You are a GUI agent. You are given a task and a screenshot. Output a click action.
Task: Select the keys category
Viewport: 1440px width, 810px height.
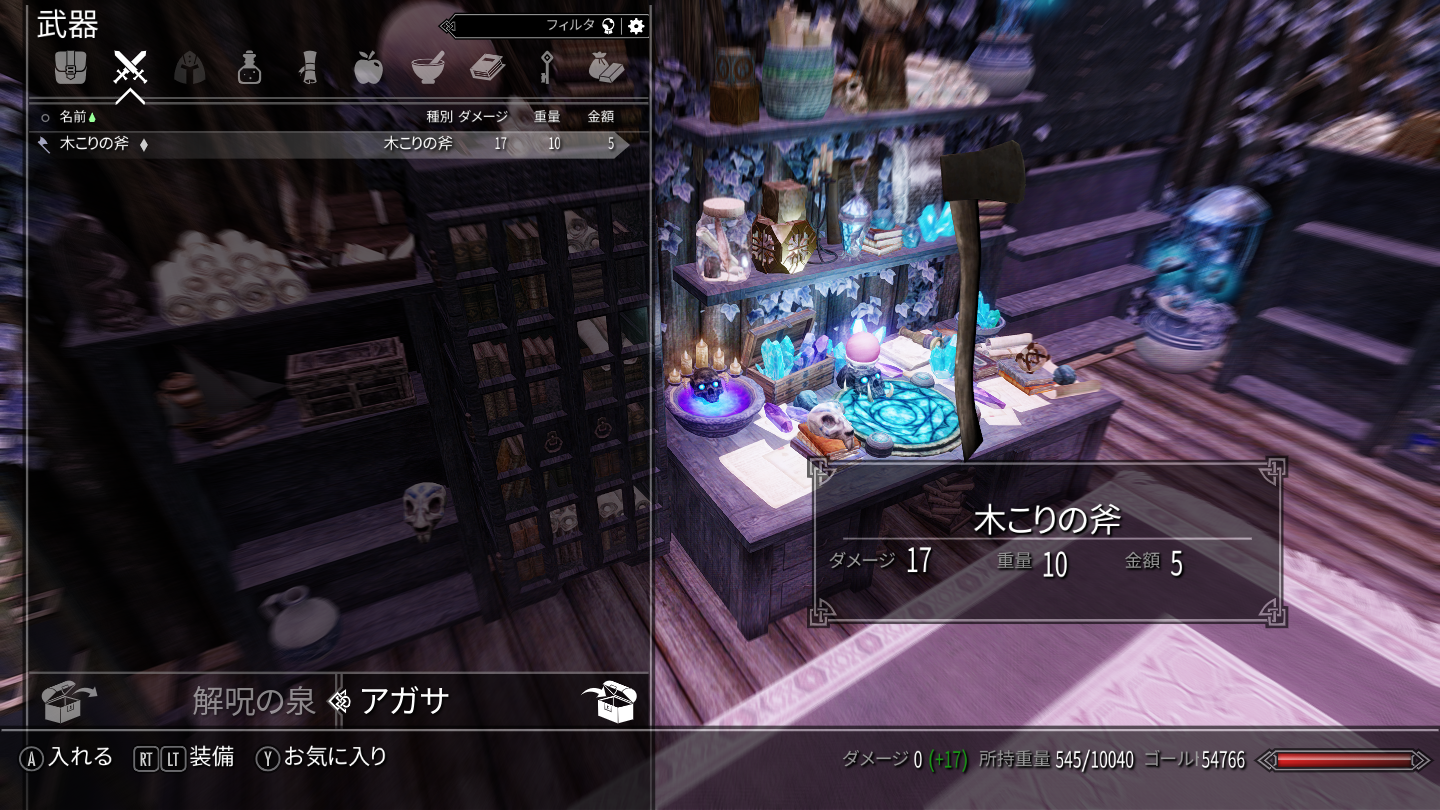point(546,68)
